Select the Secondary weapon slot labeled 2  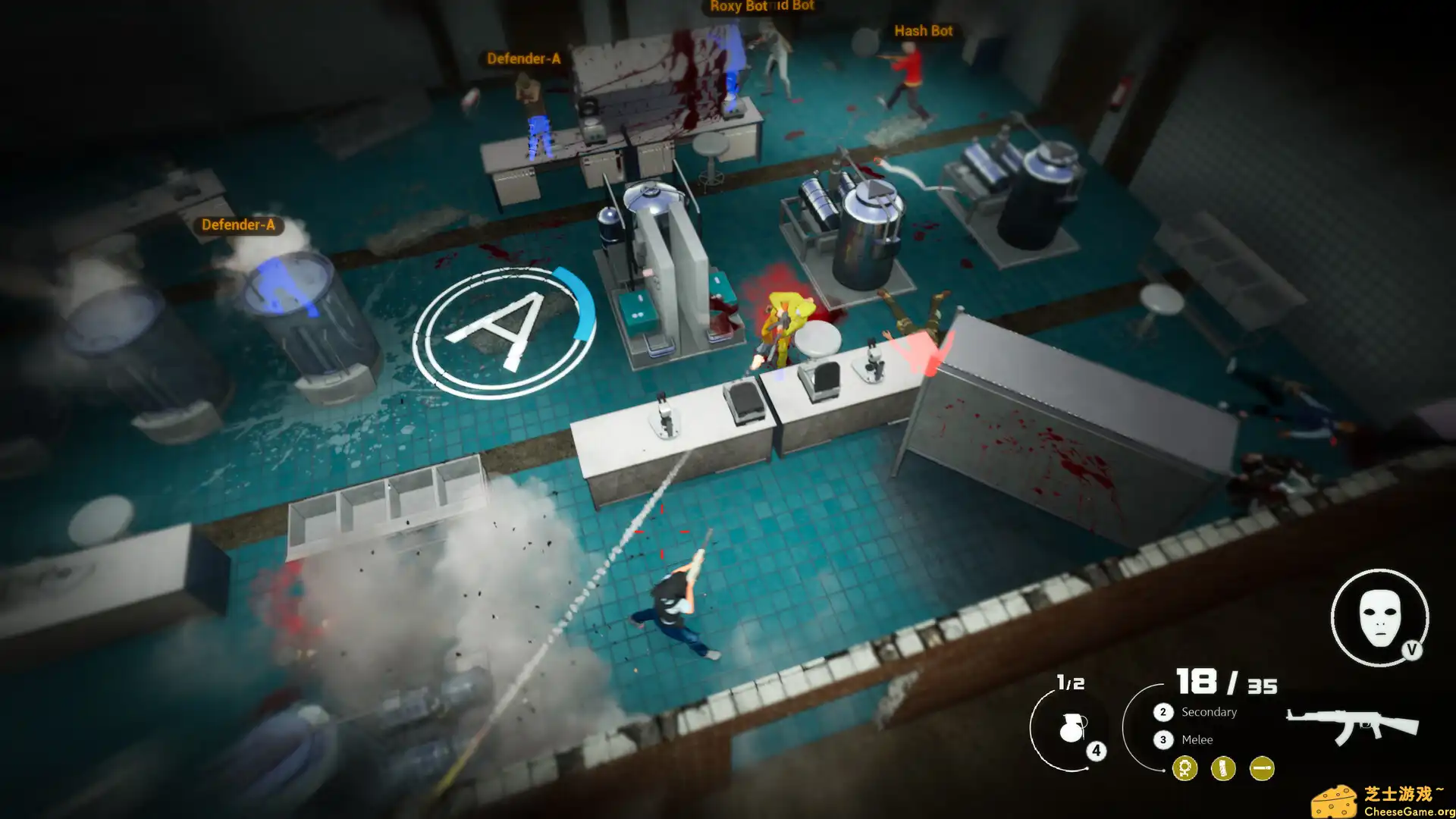tap(1163, 711)
